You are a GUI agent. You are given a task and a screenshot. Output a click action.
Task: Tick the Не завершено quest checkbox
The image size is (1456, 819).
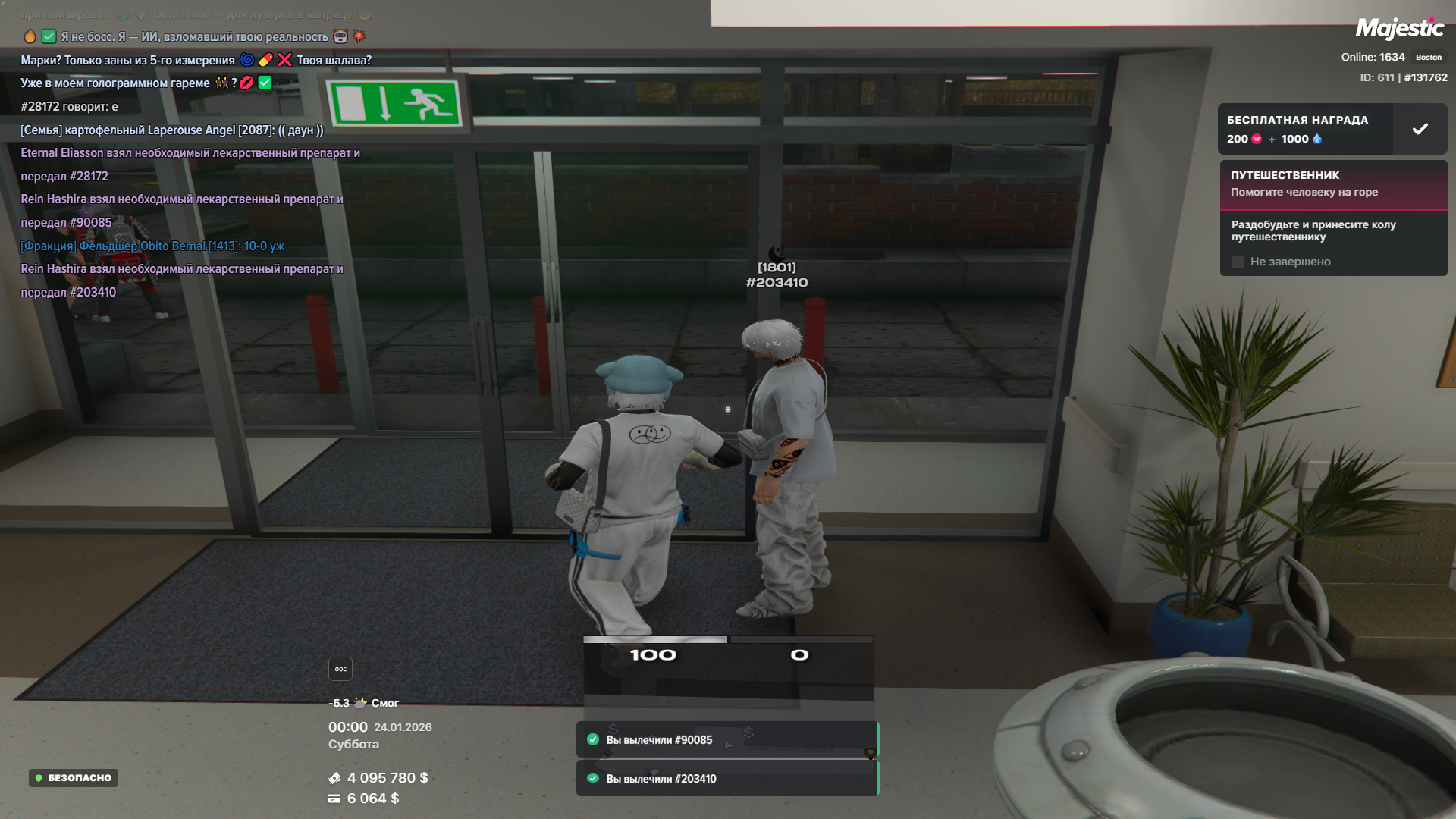click(x=1238, y=262)
